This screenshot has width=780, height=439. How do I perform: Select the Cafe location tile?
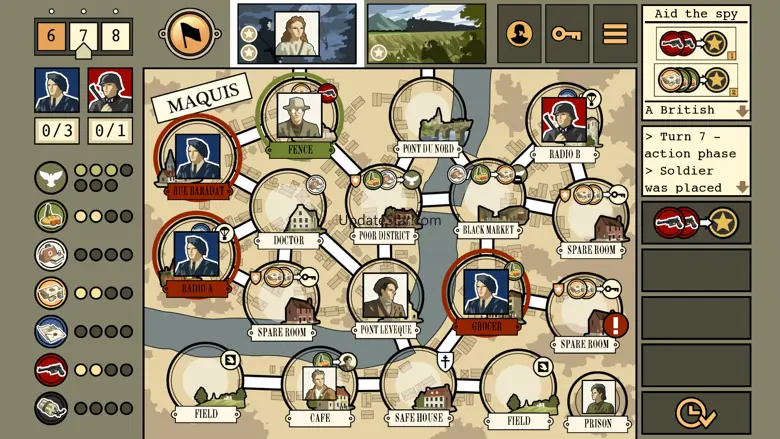coord(319,386)
